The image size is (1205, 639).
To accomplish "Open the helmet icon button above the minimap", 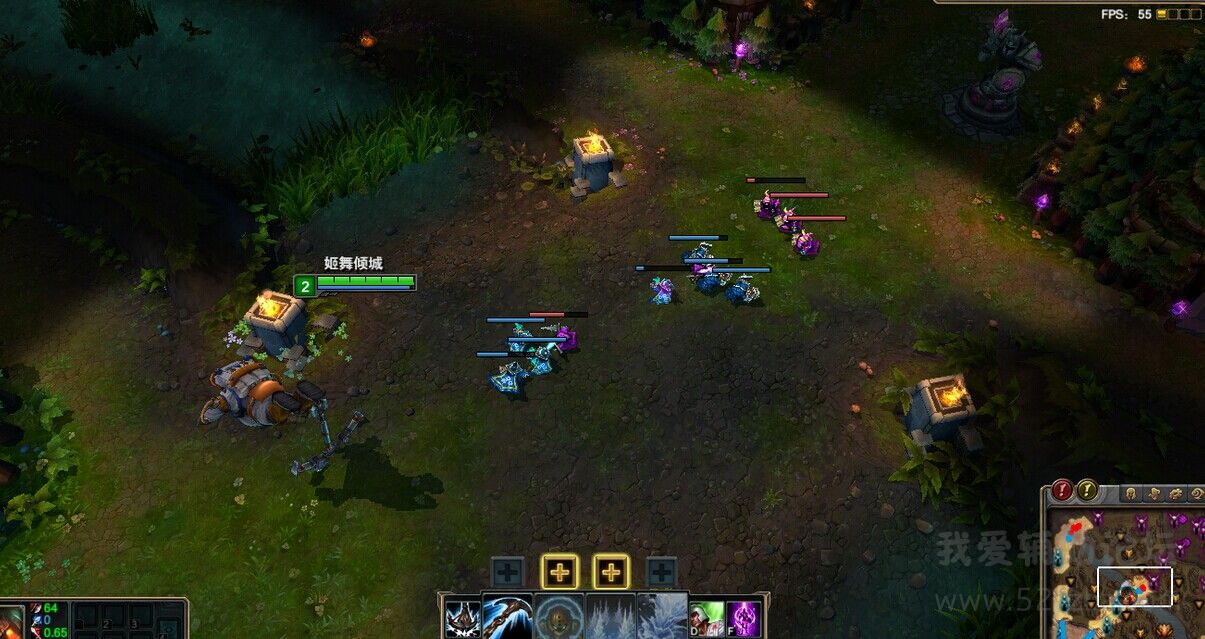I will click(1130, 494).
